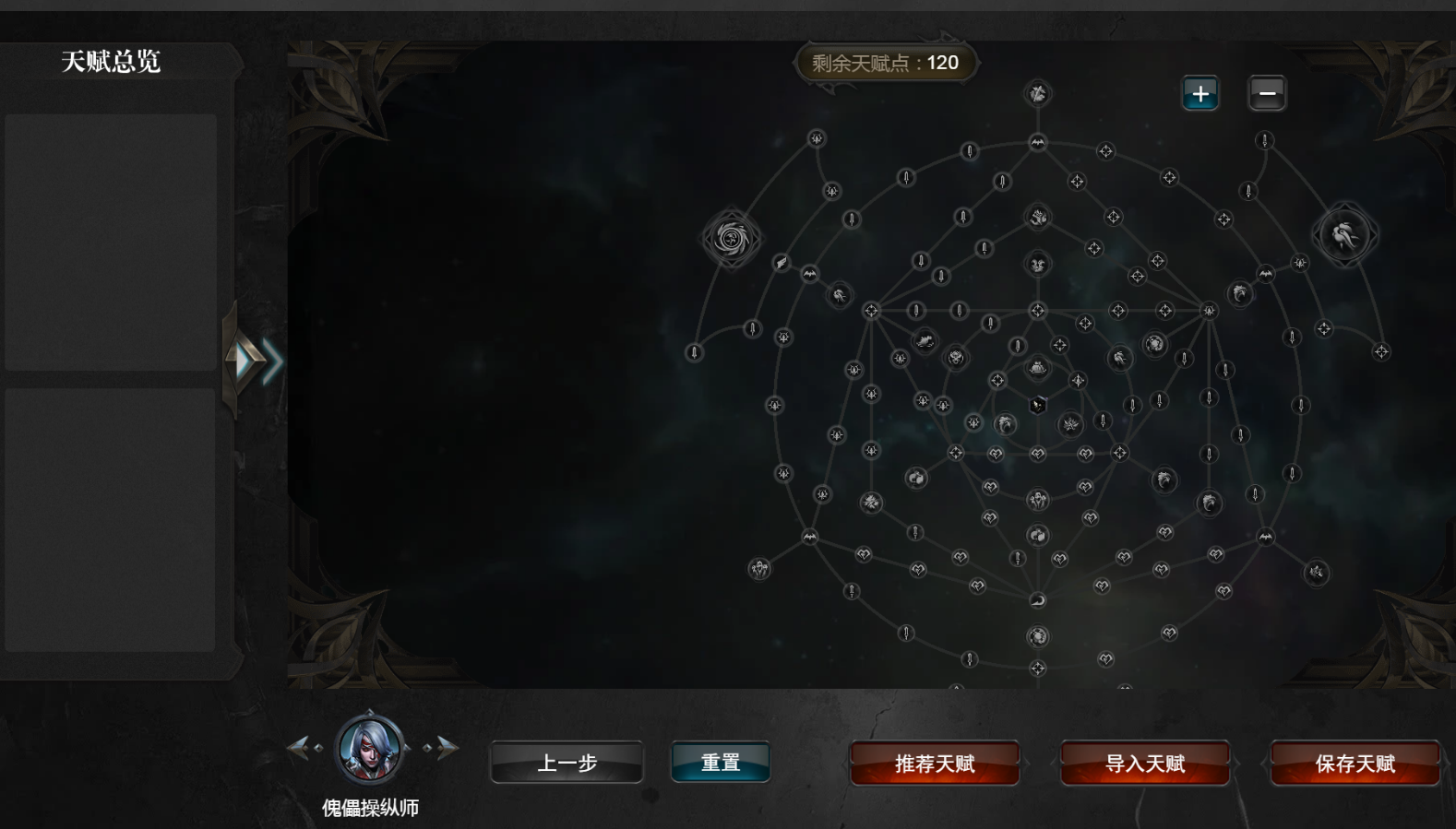Screen dimensions: 1456x829
Task: Collapse the talent overview panel arrow
Action: pos(251,361)
